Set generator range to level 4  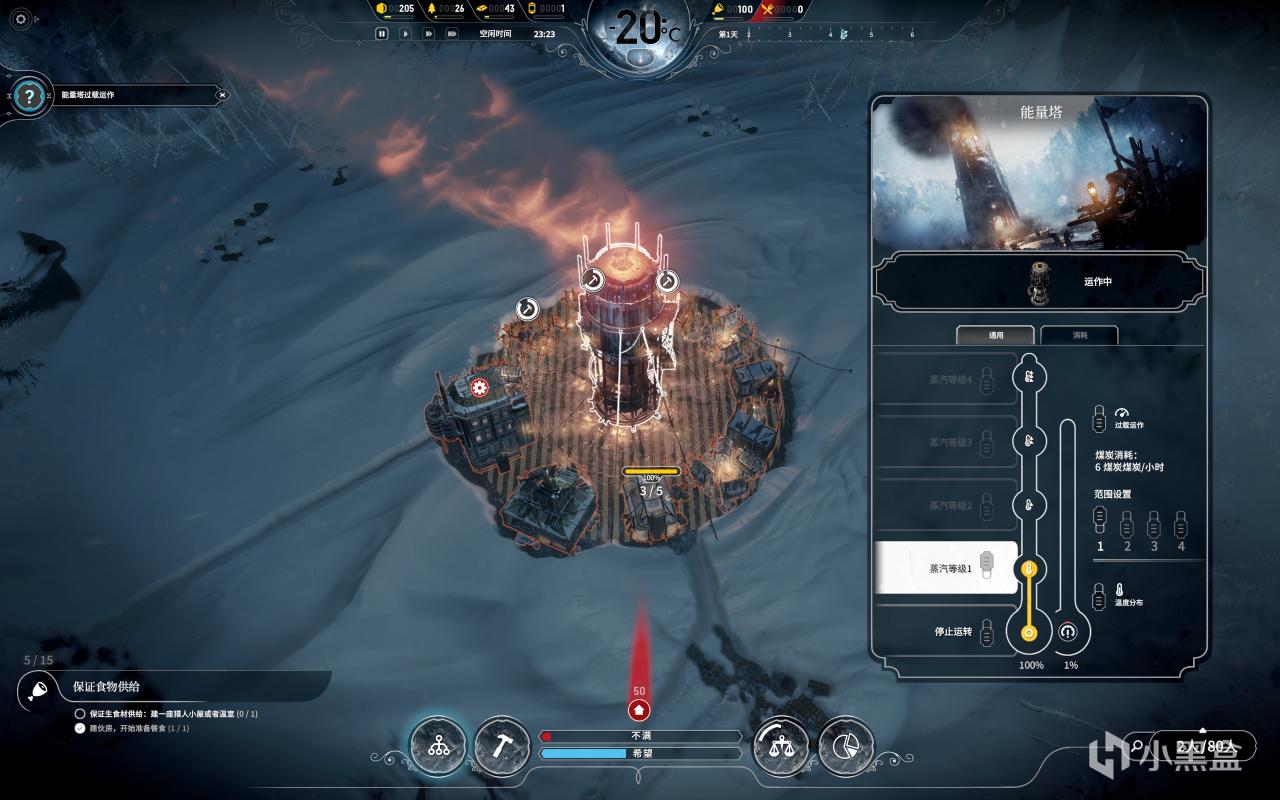coord(1181,524)
